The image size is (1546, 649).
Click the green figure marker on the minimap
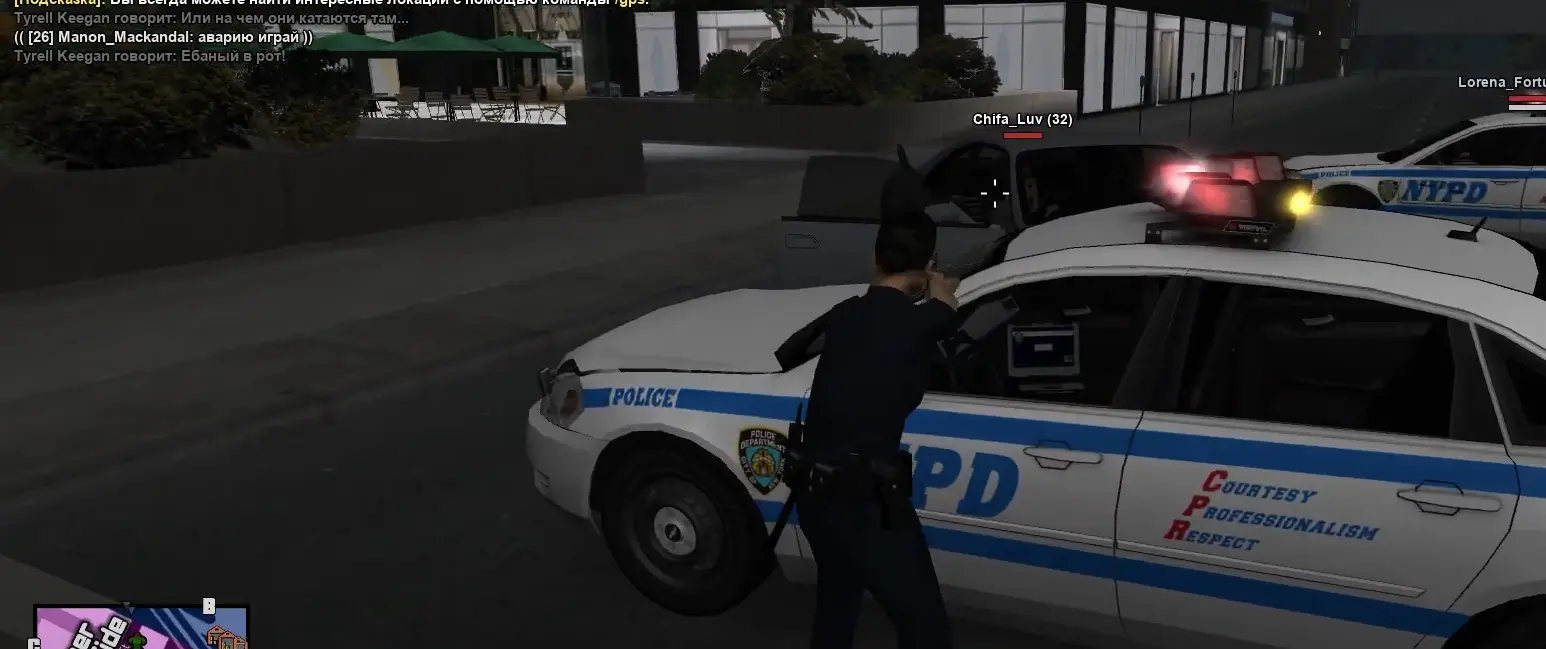point(138,640)
